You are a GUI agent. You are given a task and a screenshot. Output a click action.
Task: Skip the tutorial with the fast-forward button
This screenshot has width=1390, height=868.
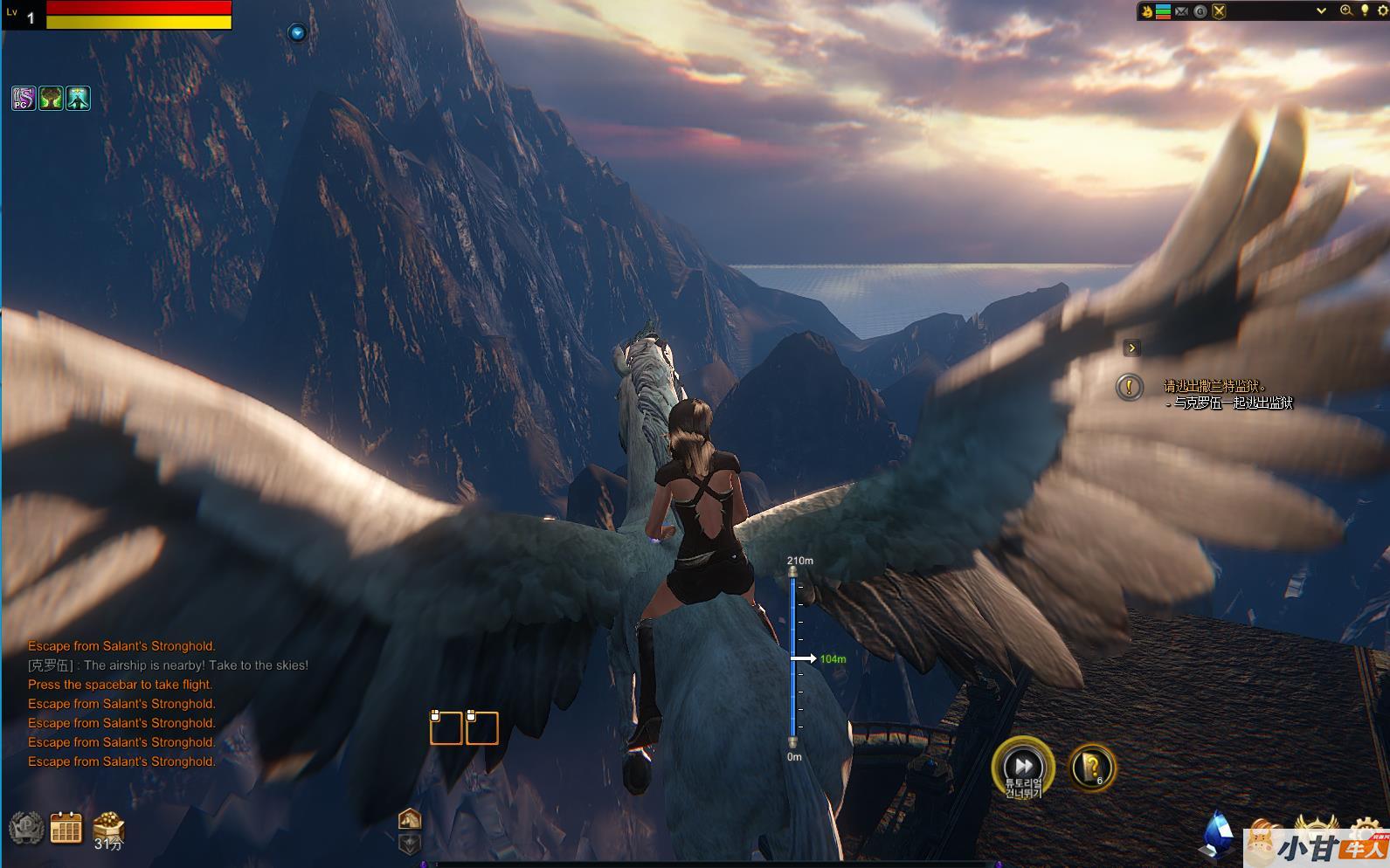(x=1022, y=765)
